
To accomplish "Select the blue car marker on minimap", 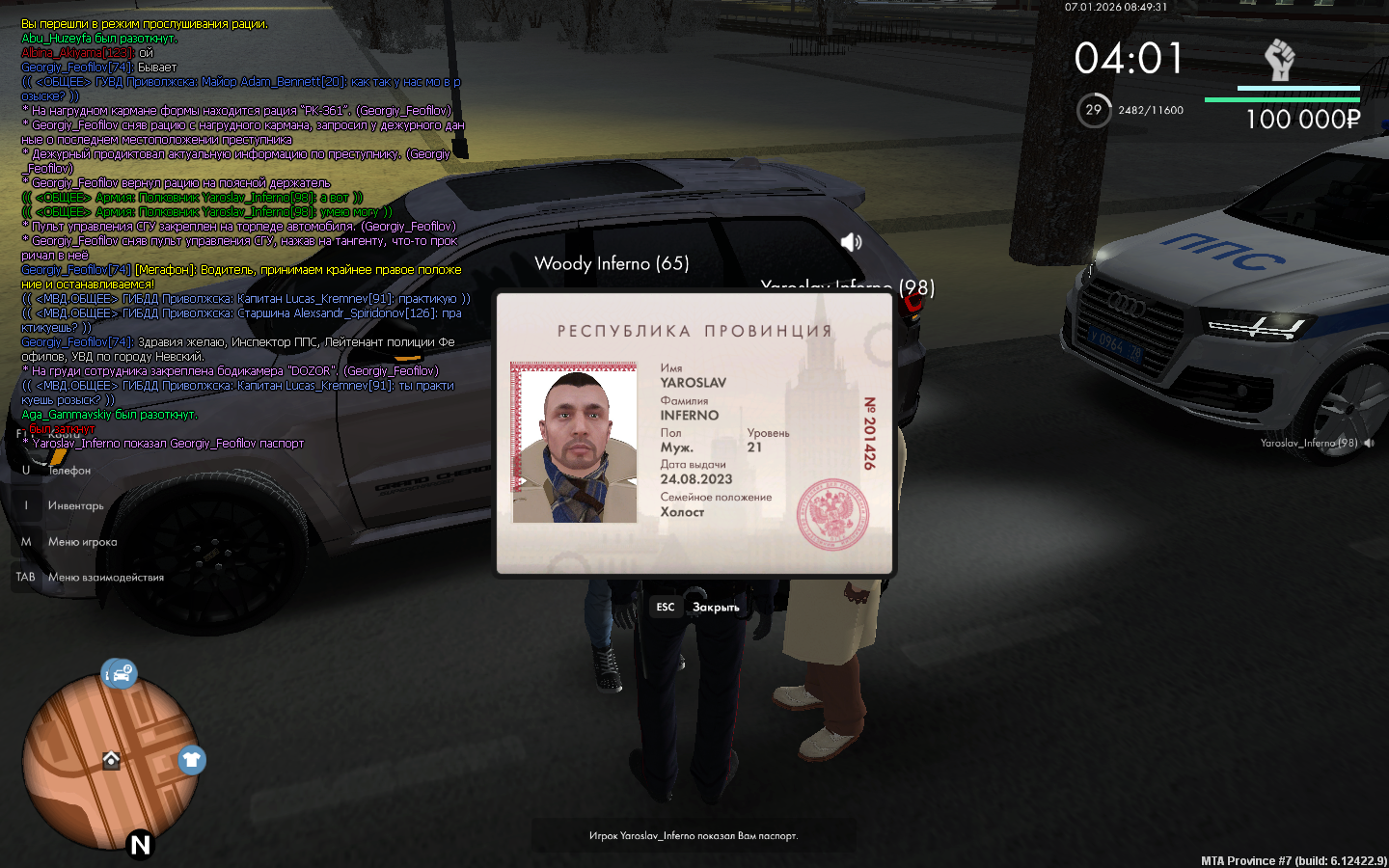I will click(x=120, y=673).
